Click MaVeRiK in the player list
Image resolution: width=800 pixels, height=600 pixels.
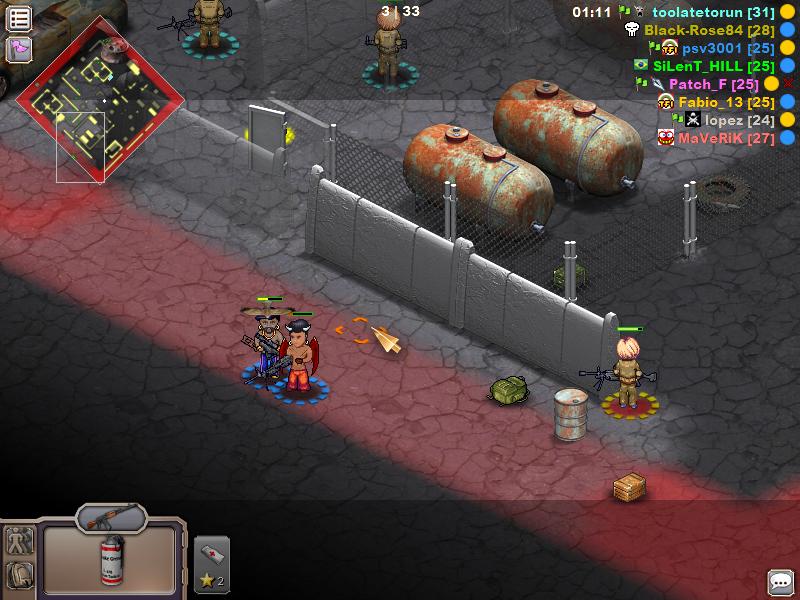coord(726,138)
